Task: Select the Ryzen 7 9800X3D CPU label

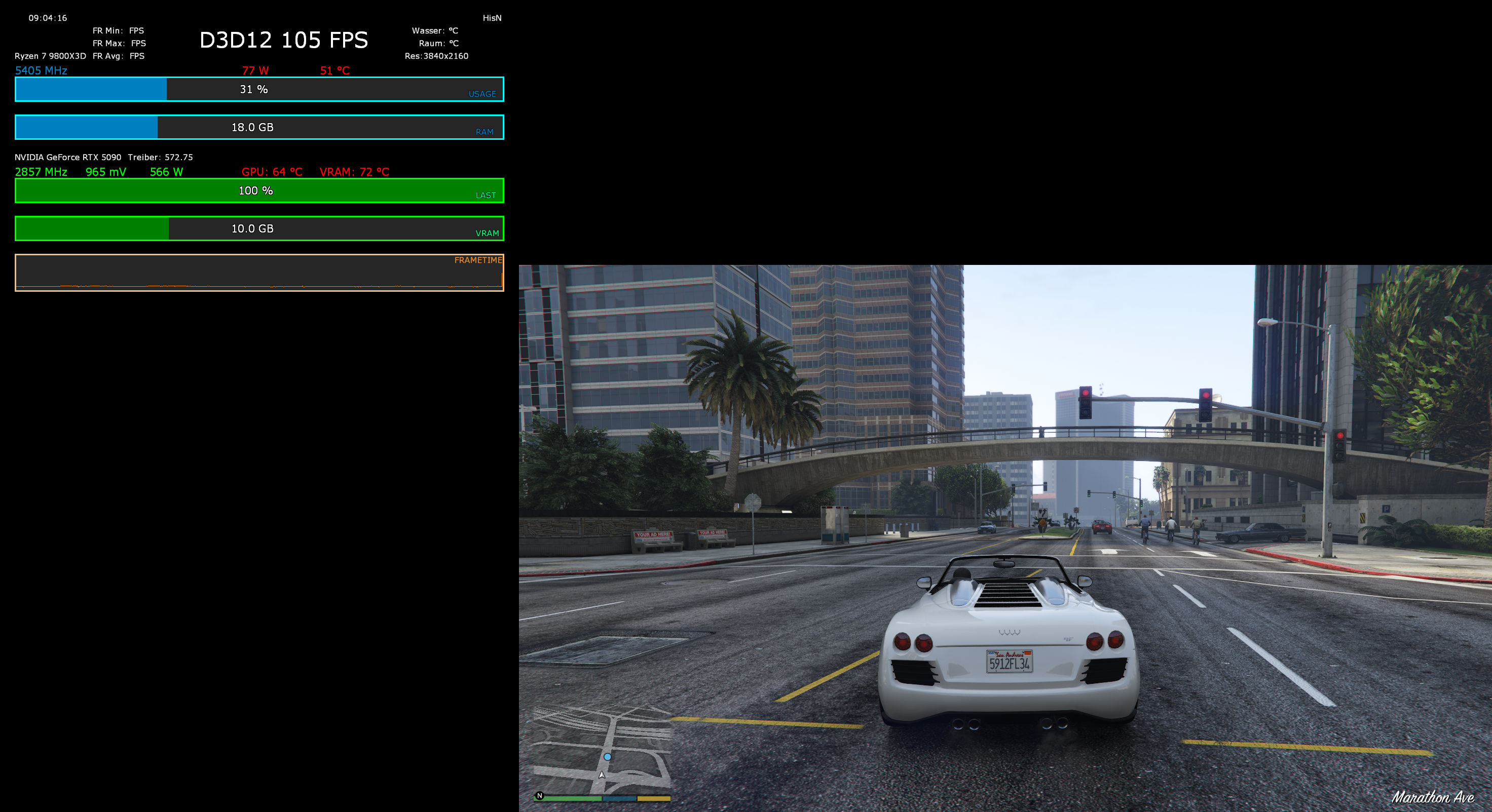Action: (50, 56)
